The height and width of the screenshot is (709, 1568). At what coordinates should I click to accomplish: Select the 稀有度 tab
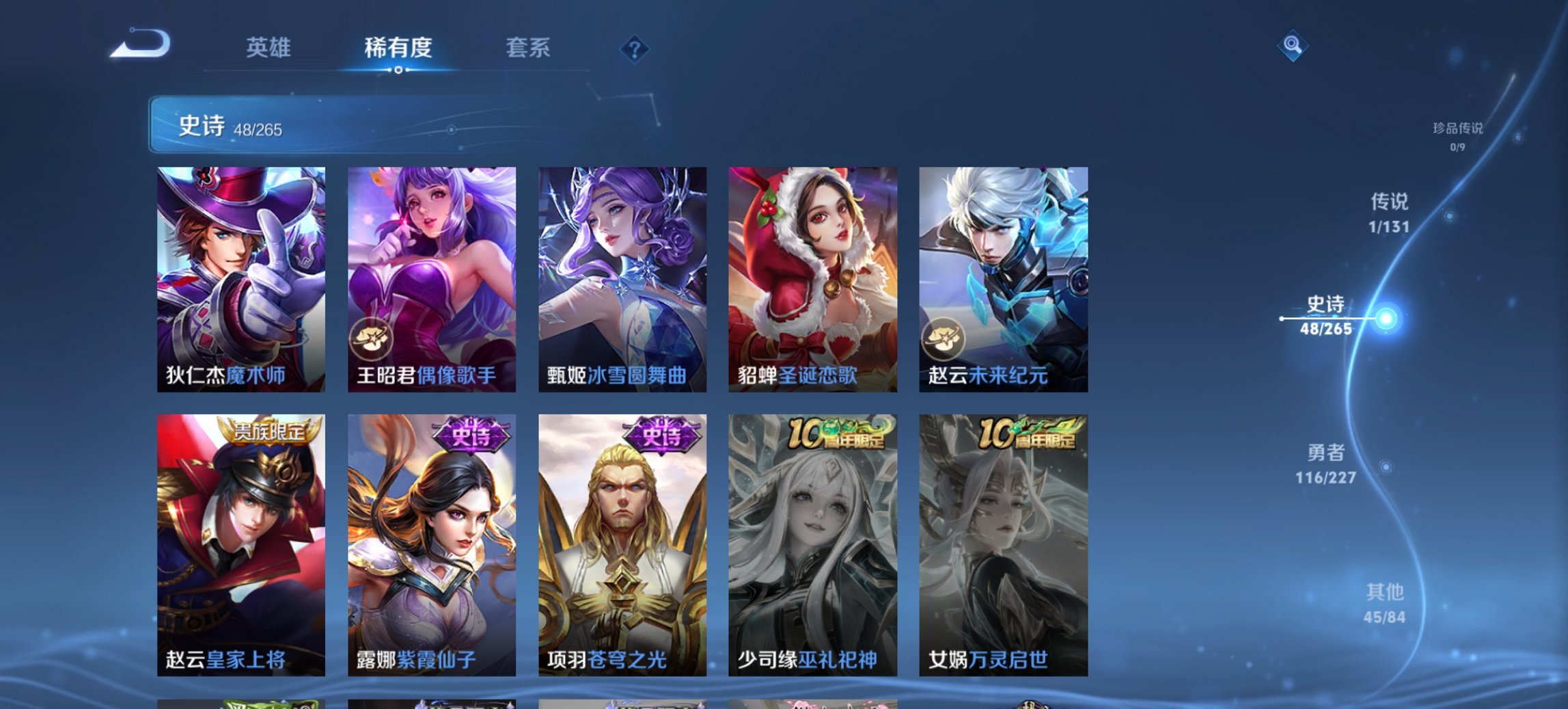pyautogui.click(x=398, y=48)
